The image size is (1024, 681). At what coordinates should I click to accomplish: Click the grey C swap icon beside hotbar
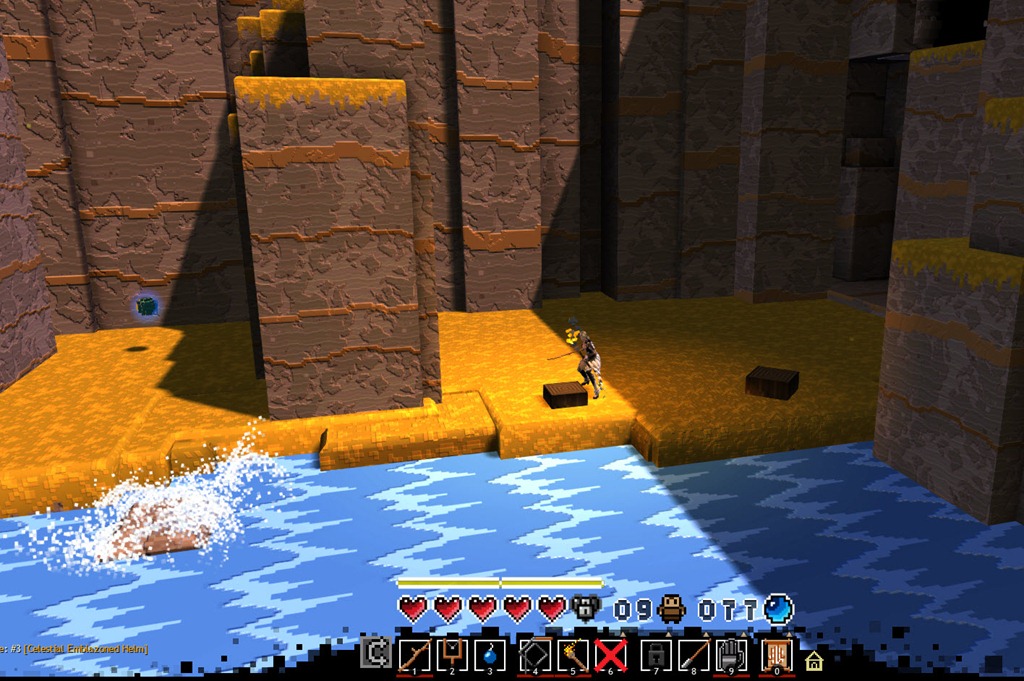tap(376, 655)
